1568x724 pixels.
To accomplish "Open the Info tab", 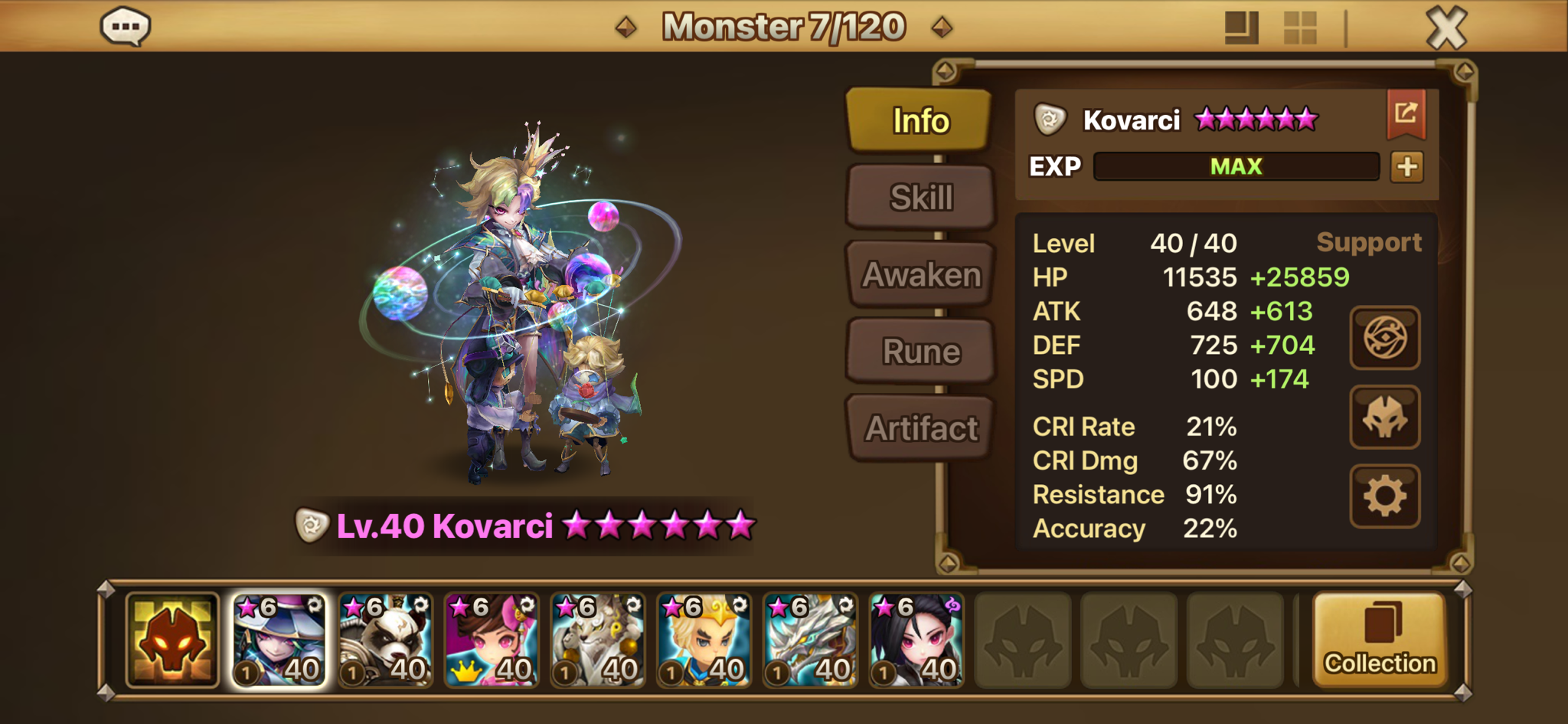I will 920,120.
